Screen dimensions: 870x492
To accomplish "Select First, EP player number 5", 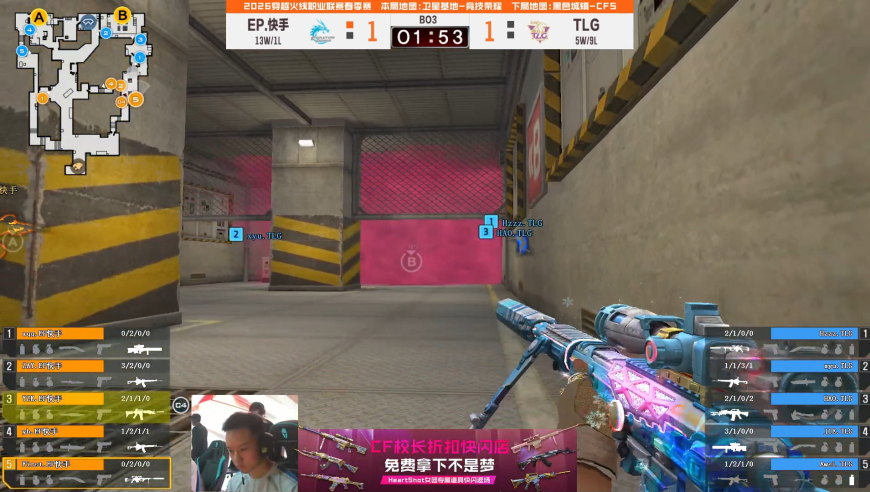I will [x=85, y=471].
